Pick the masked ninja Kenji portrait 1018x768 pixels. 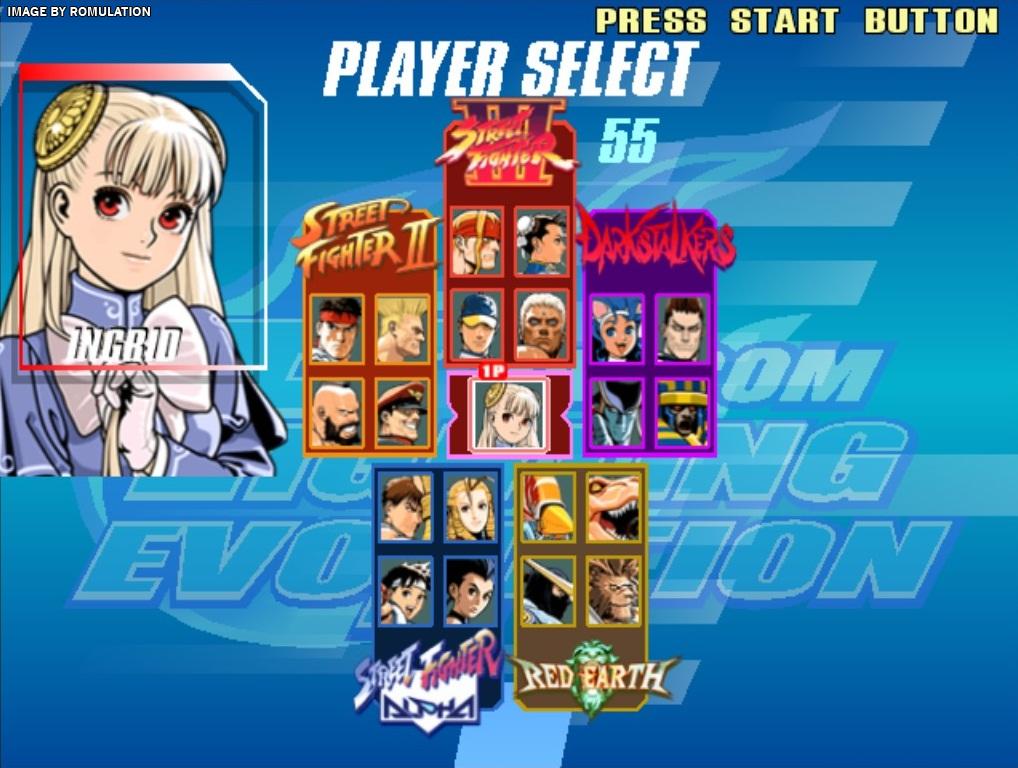[548, 590]
